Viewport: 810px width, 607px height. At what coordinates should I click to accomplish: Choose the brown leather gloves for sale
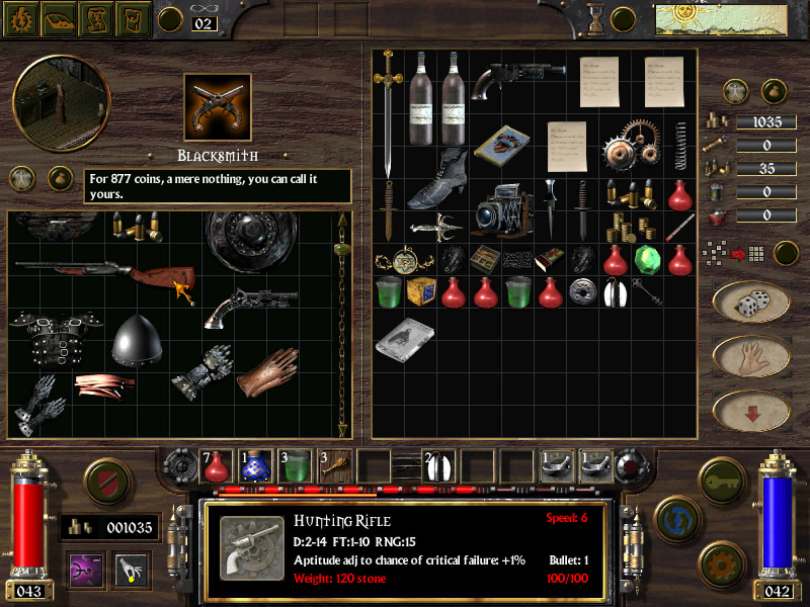(268, 370)
